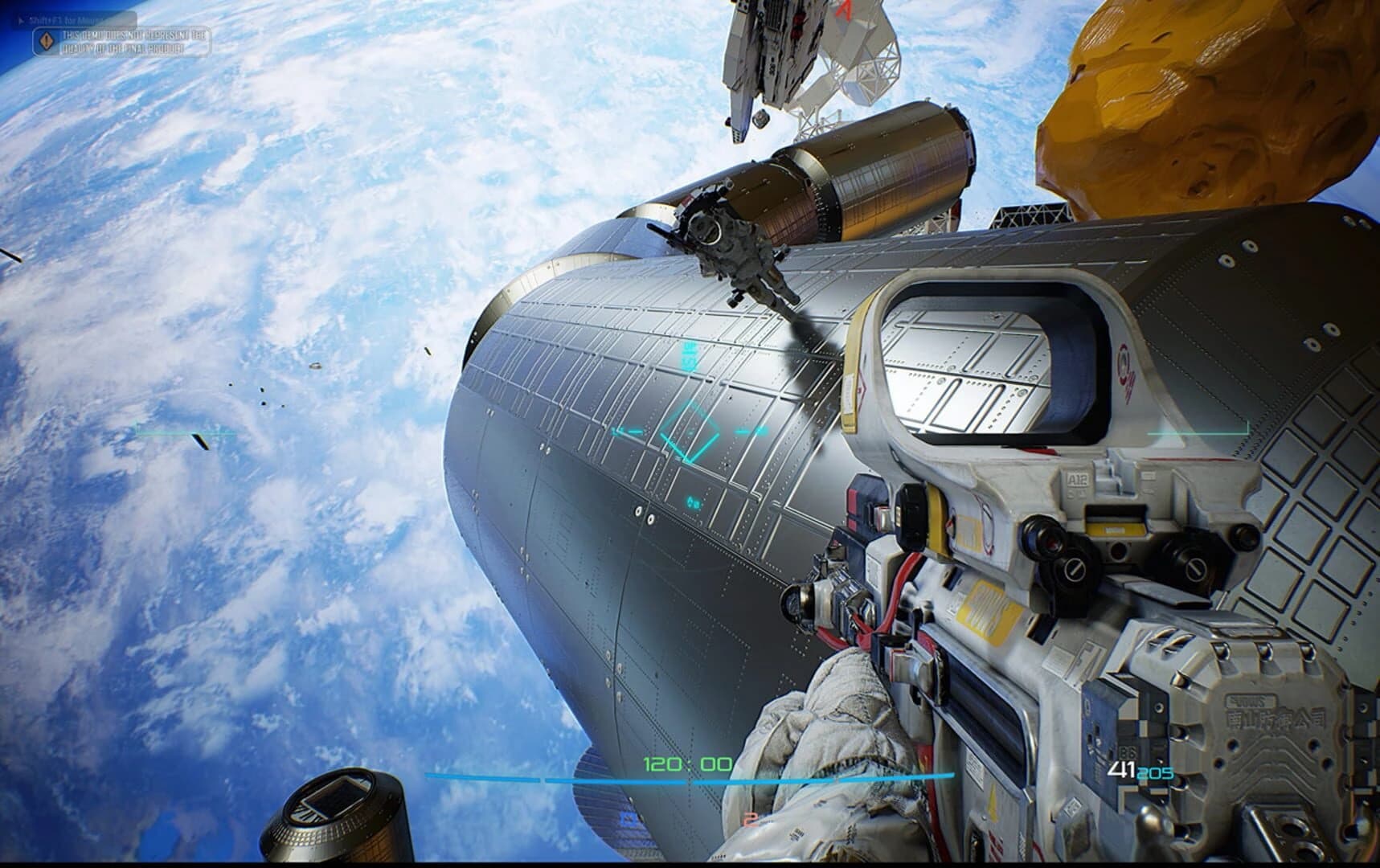
Task: Click the '205' reserve ammo label
Action: click(1155, 773)
